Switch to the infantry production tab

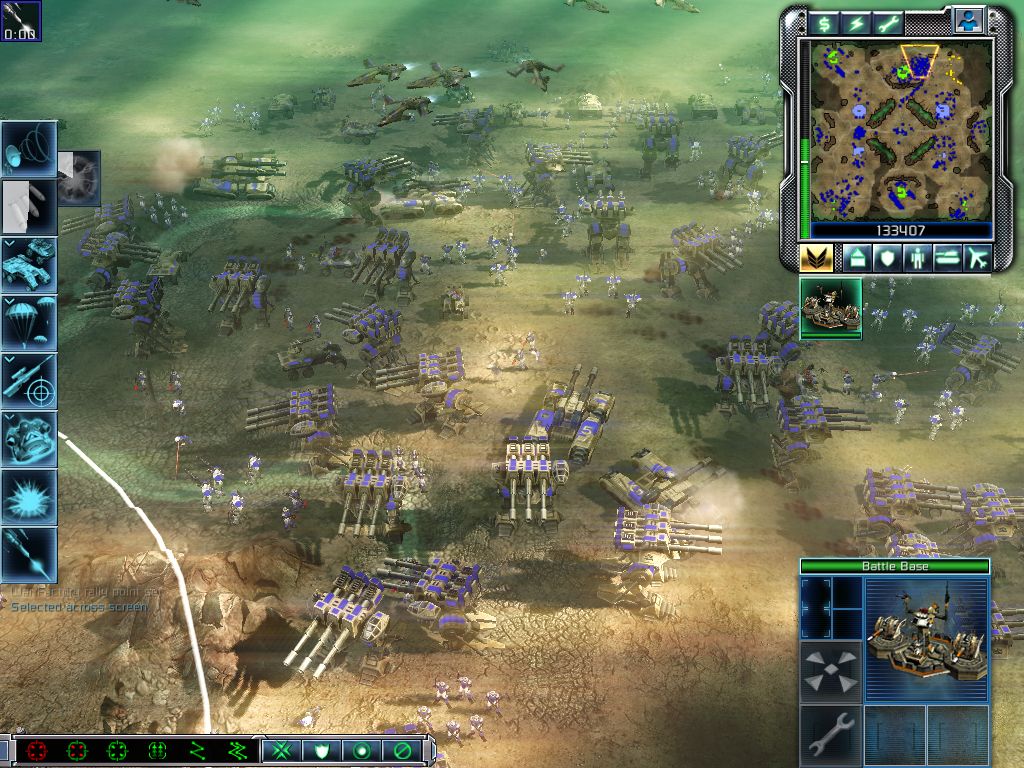(x=916, y=258)
